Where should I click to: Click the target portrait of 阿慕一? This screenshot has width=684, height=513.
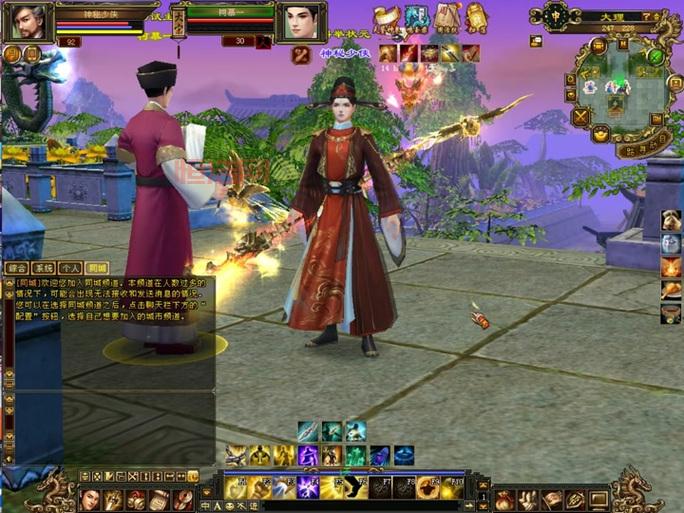coord(299,21)
